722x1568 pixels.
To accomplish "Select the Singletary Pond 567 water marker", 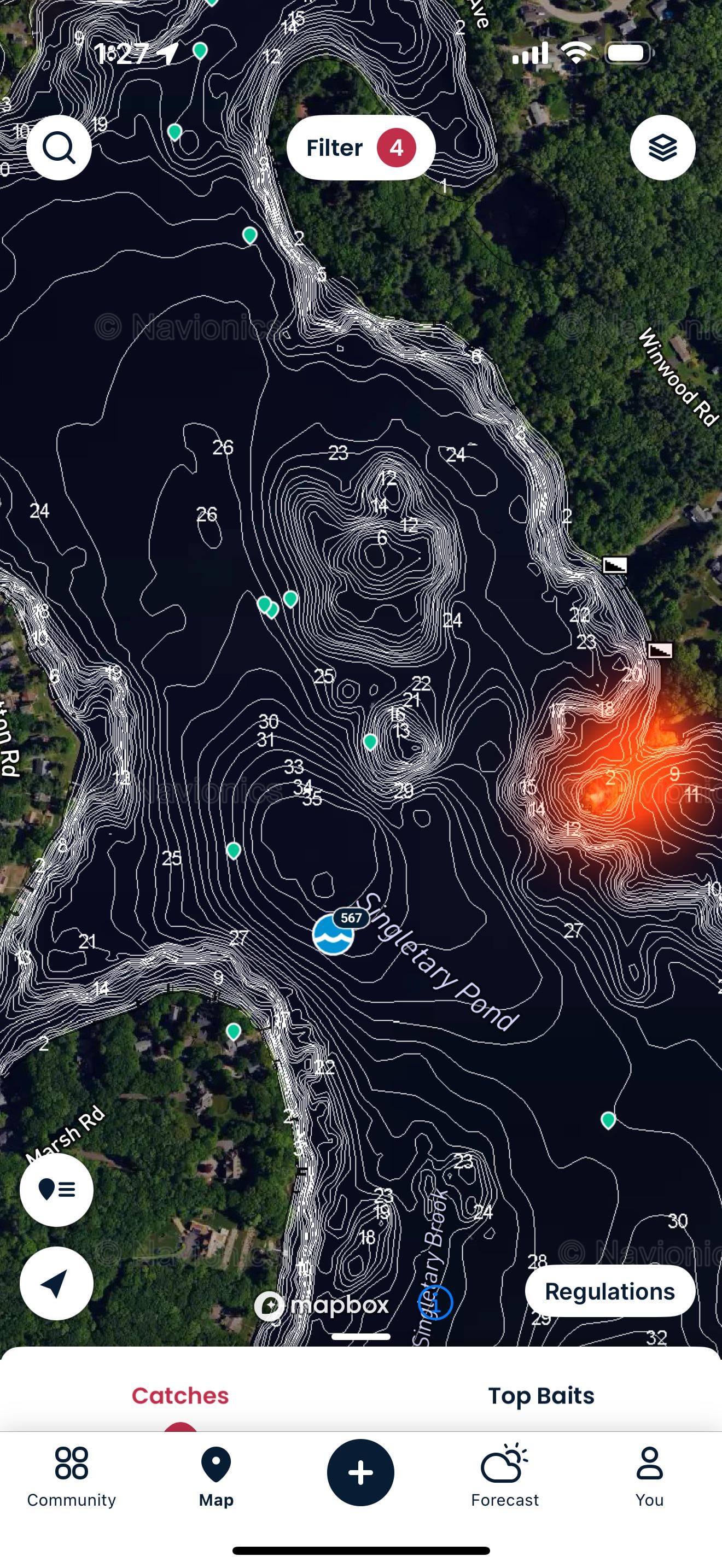I will tap(334, 934).
